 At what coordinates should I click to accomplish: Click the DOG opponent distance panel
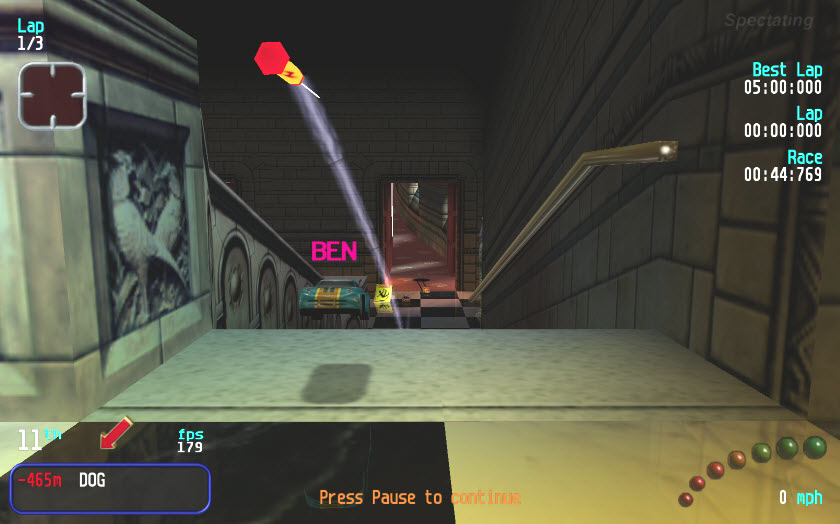click(x=110, y=488)
